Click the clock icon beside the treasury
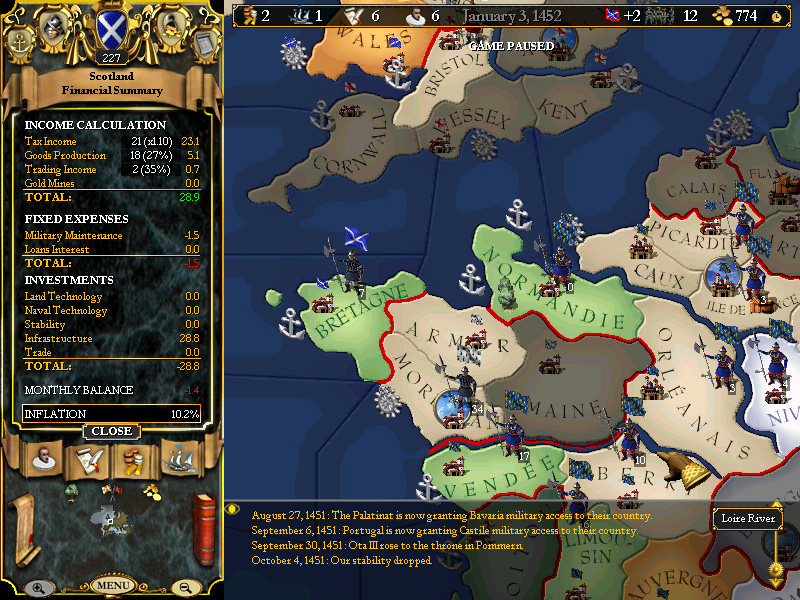This screenshot has width=800, height=600. 776,16
